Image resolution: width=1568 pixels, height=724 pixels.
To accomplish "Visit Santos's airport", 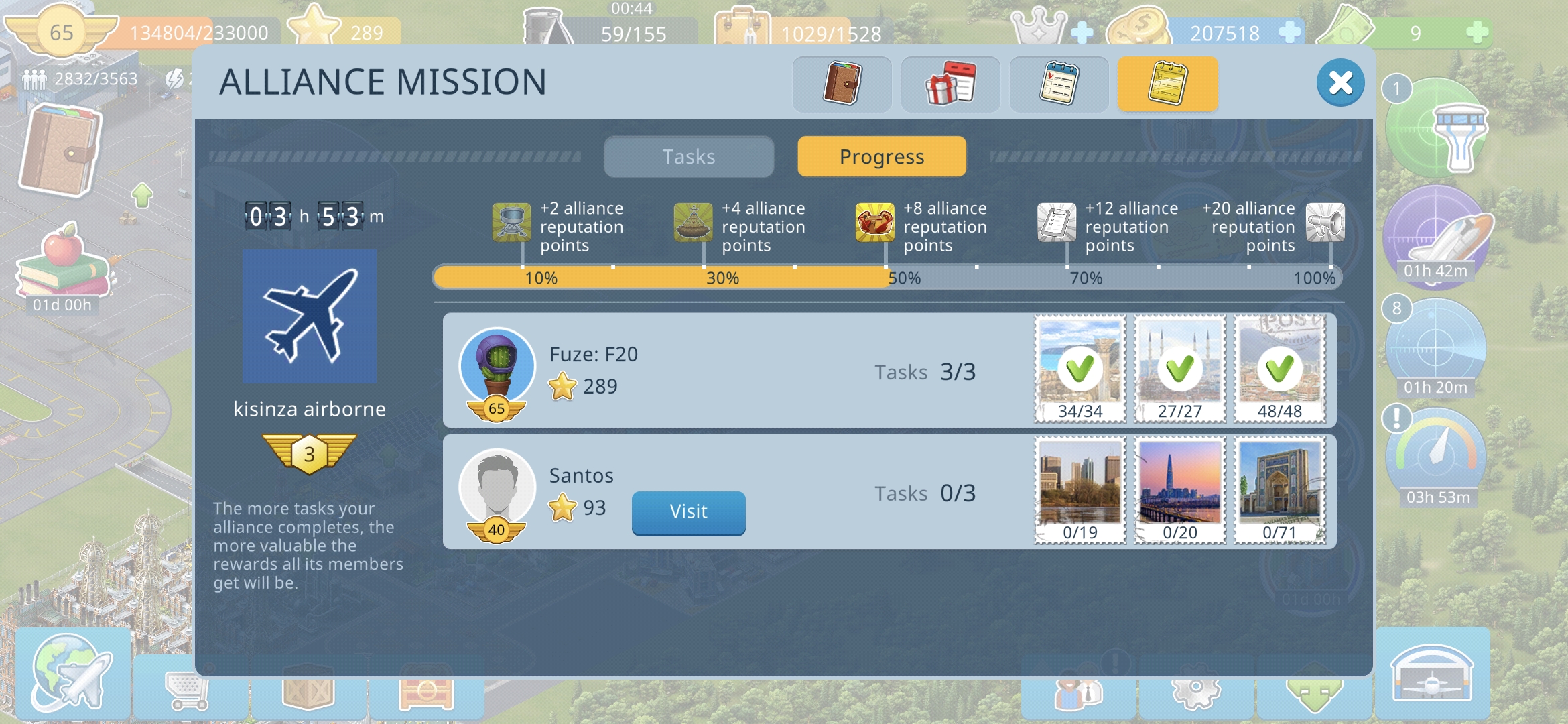I will [688, 512].
